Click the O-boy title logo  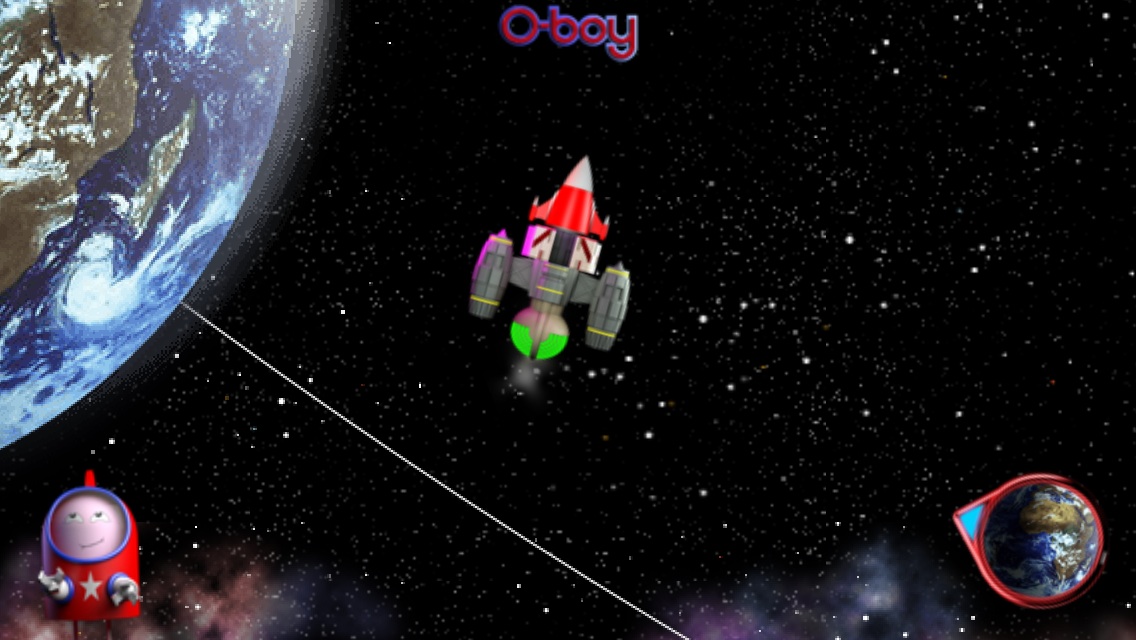point(568,31)
